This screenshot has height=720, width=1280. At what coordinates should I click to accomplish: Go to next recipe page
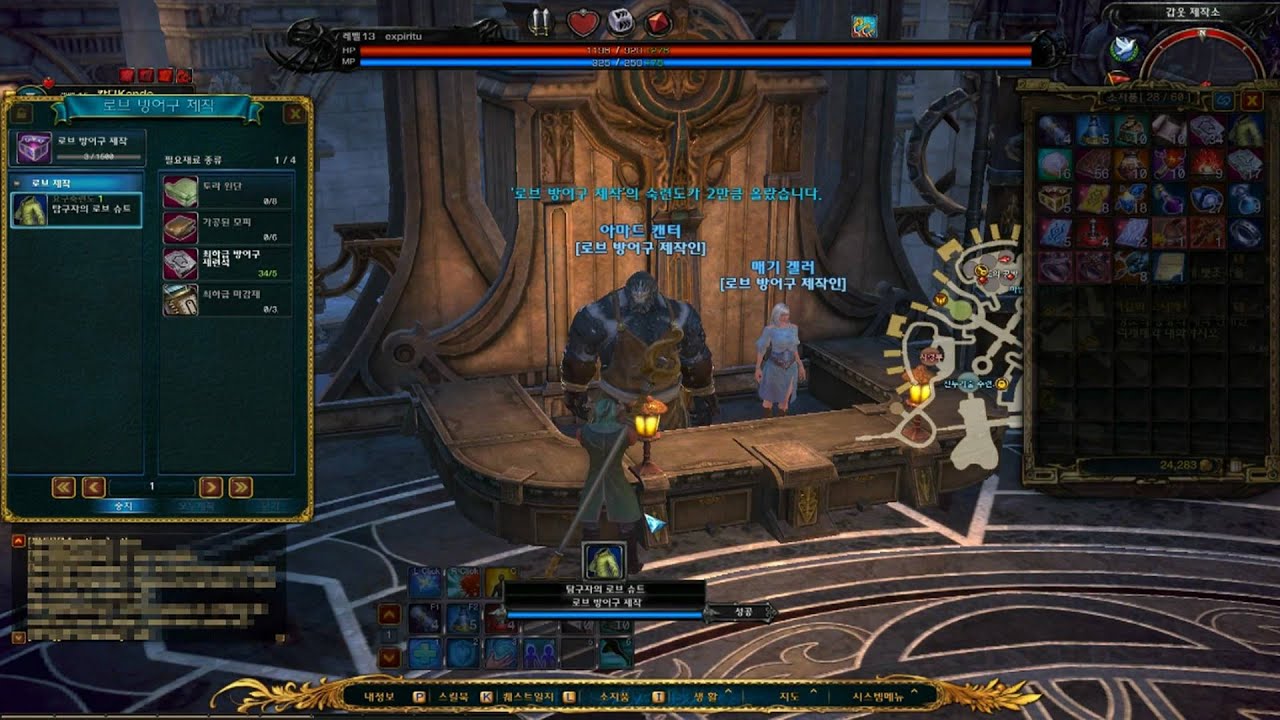(210, 487)
